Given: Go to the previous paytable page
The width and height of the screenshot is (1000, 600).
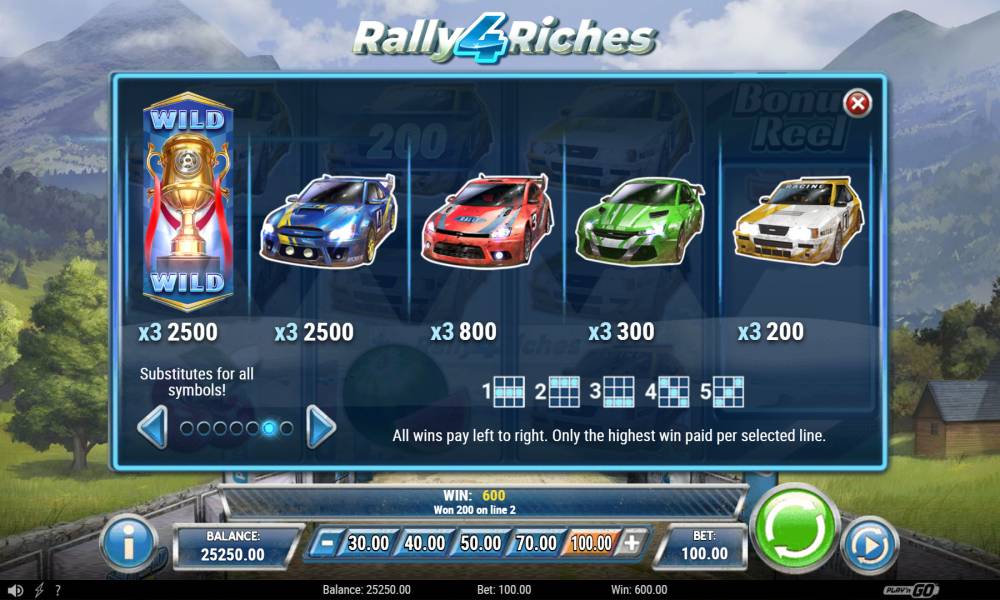Looking at the screenshot, I should (152, 428).
